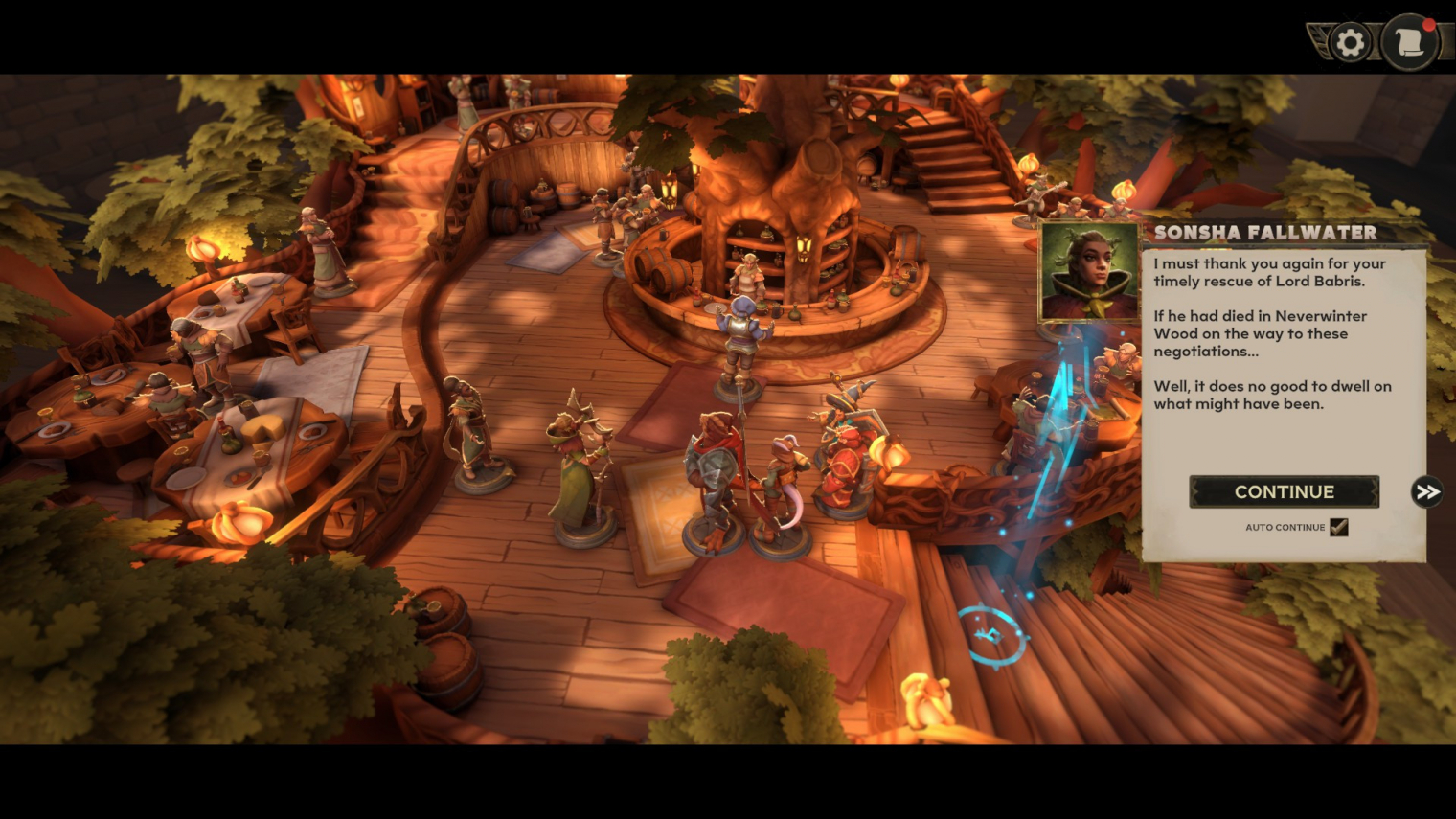
Task: Skip dialogue with the fast-forward arrows
Action: tap(1427, 492)
